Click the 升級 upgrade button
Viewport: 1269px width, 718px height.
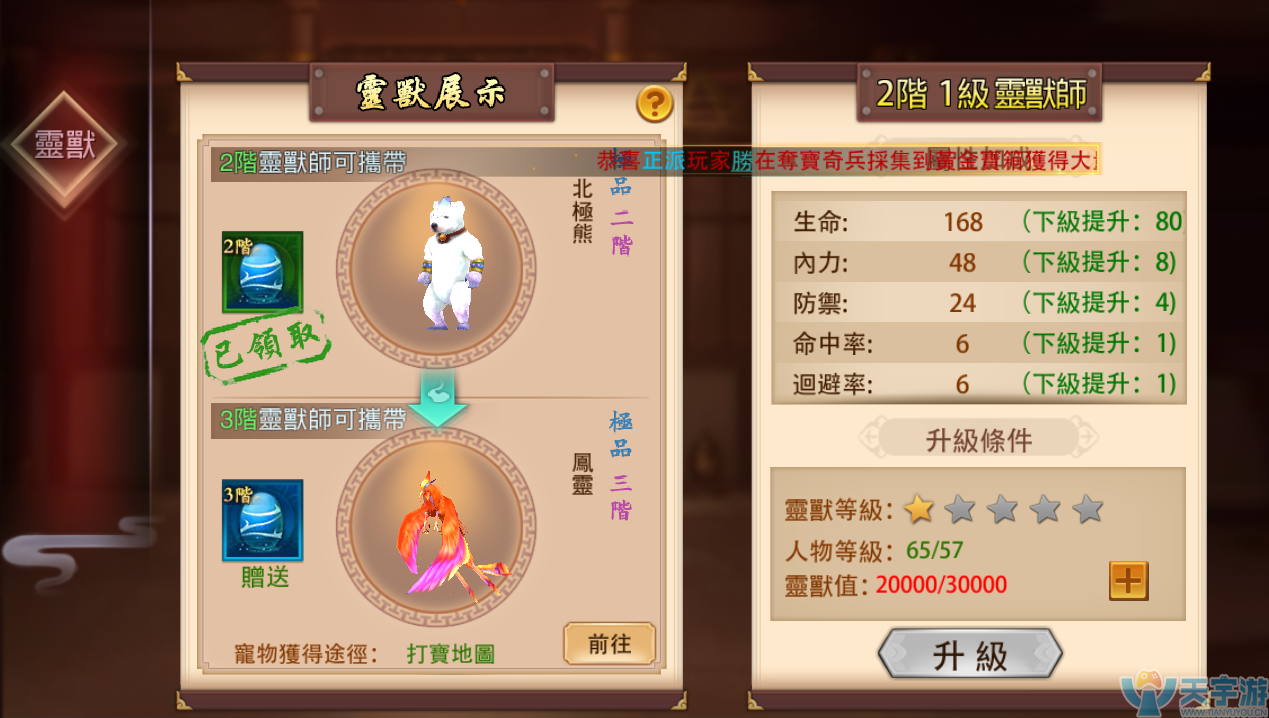tap(969, 656)
